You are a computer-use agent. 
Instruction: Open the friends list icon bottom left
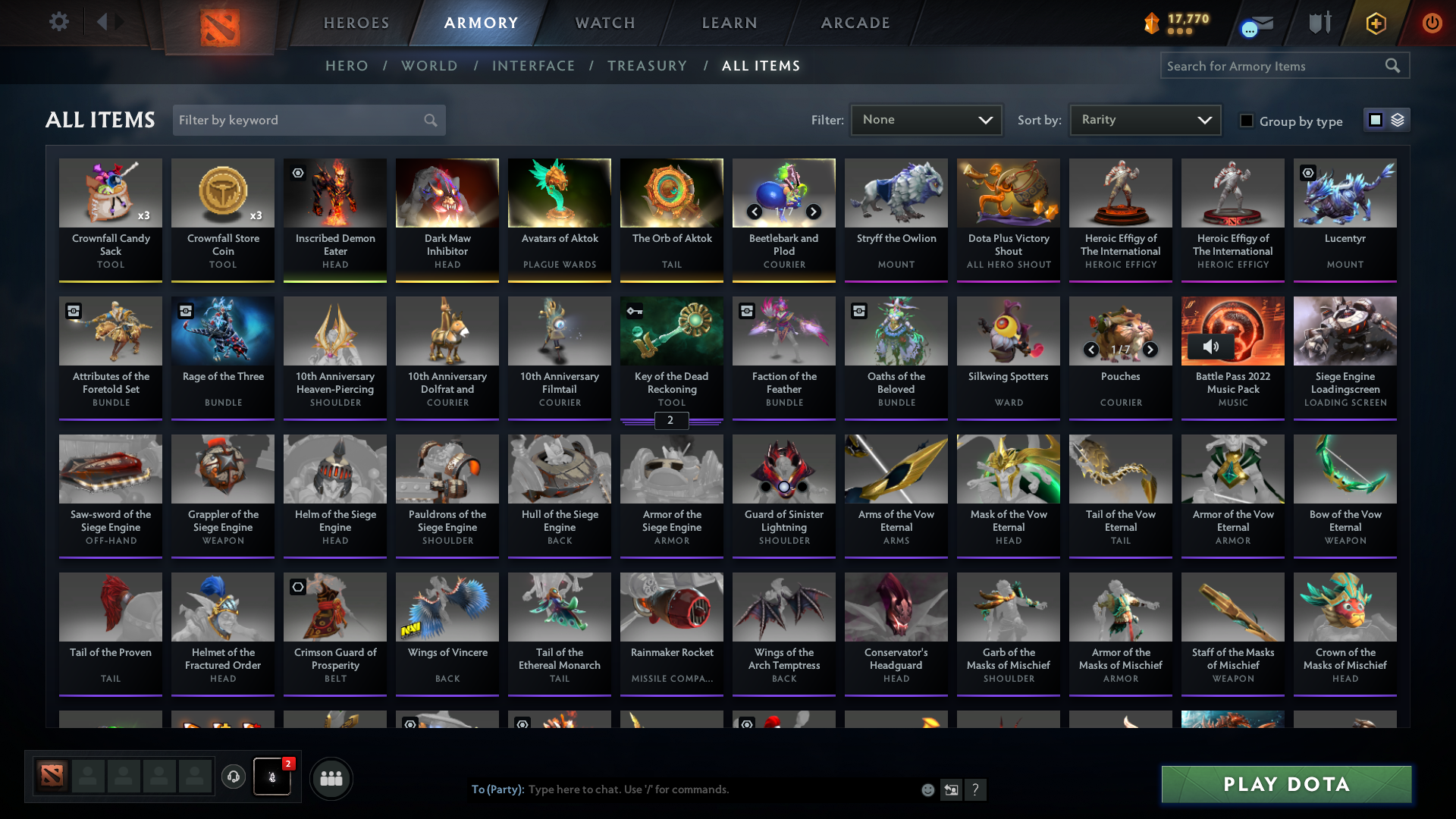coord(331,778)
